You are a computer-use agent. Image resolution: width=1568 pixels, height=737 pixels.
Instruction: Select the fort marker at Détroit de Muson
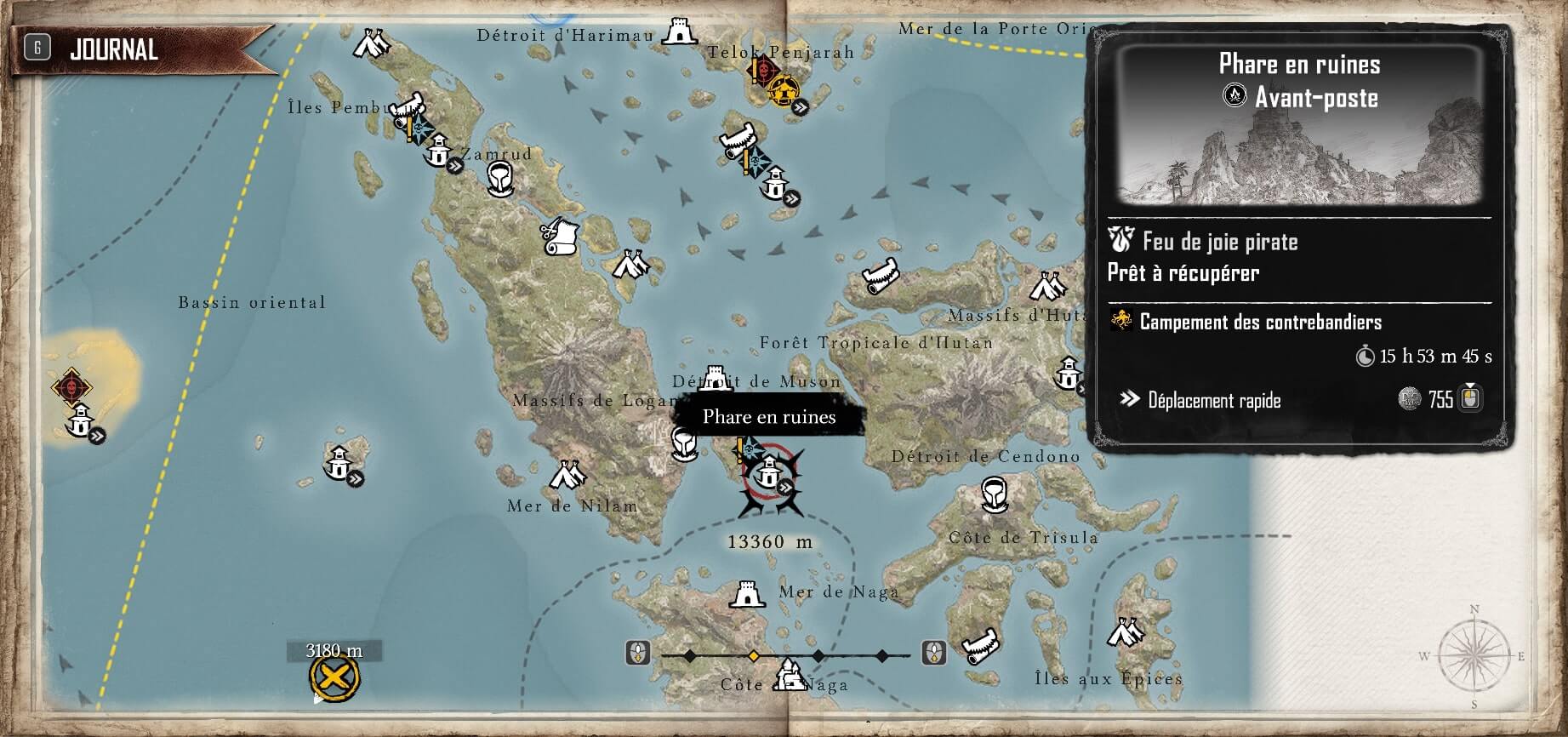tap(715, 377)
